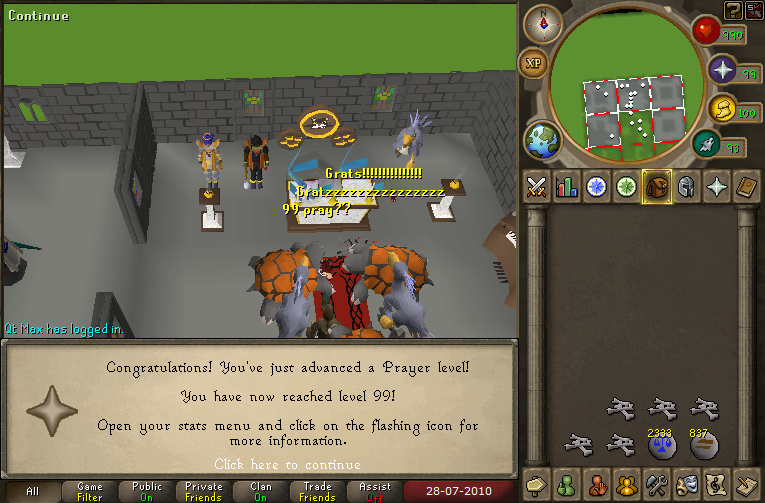The width and height of the screenshot is (765, 503).
Task: Select the air rune stack of 837
Action: coord(700,444)
